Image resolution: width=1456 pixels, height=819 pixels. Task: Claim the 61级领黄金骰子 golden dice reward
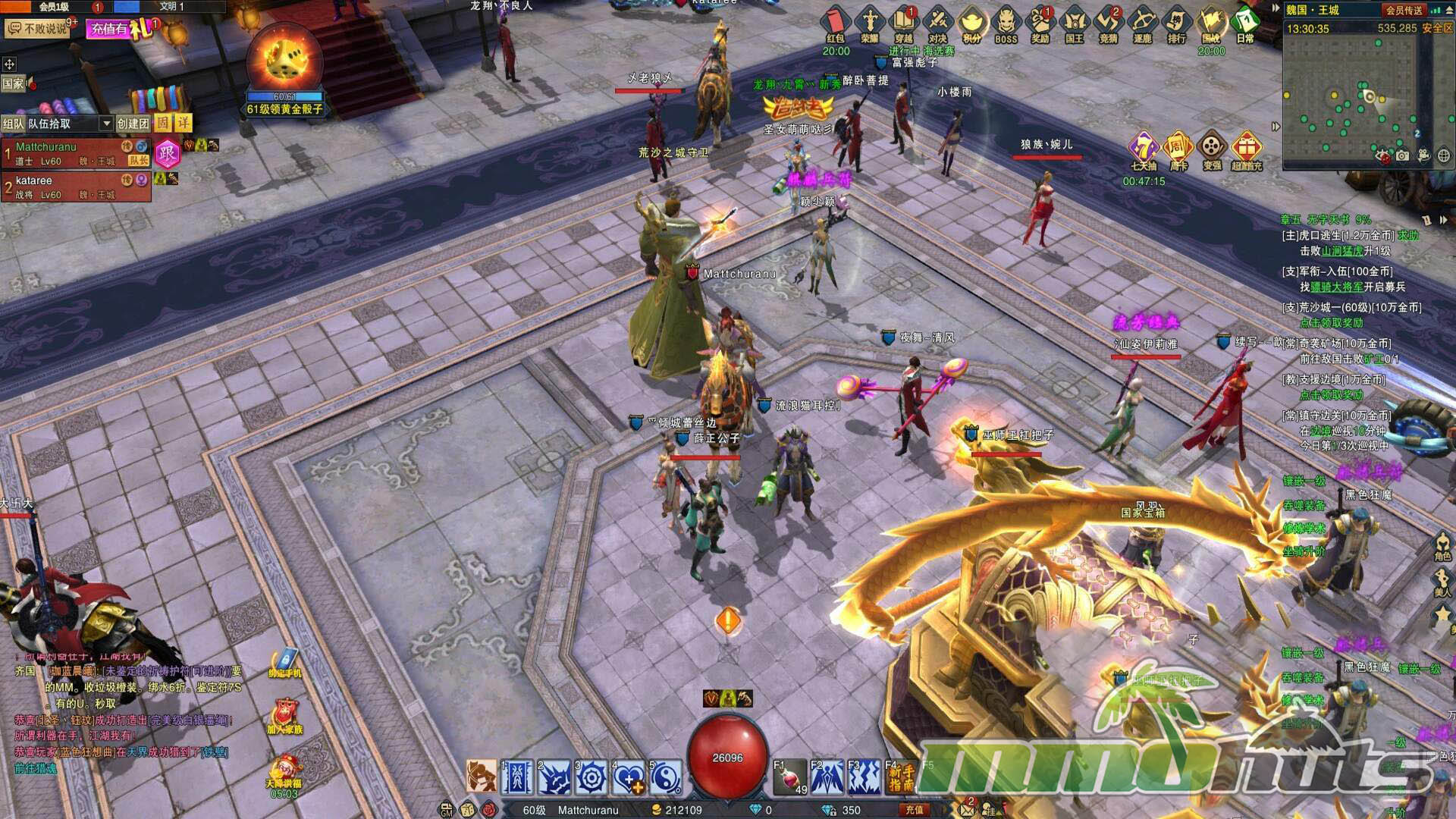click(285, 76)
